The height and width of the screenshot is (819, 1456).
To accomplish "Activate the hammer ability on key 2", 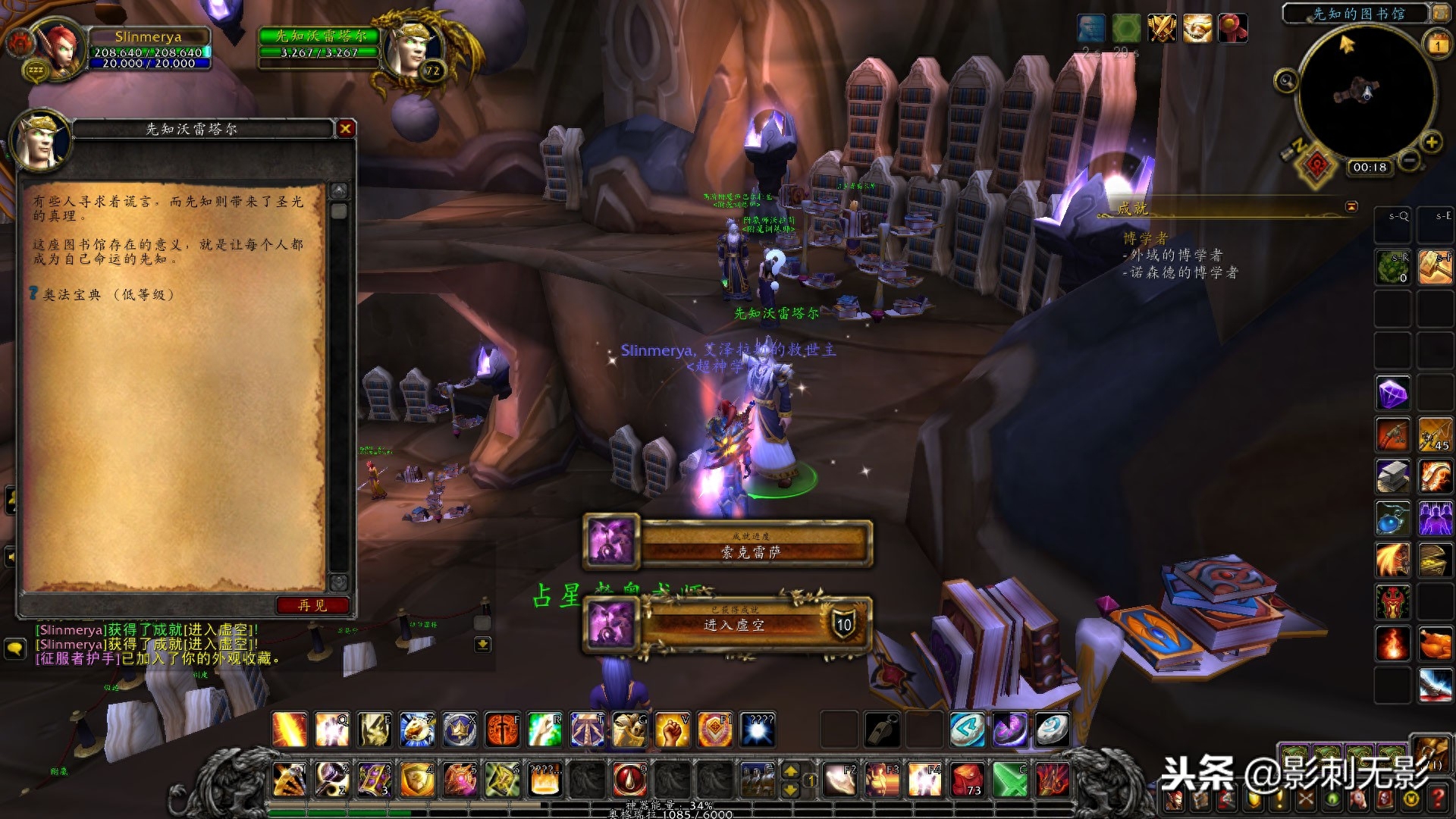I will point(332,779).
